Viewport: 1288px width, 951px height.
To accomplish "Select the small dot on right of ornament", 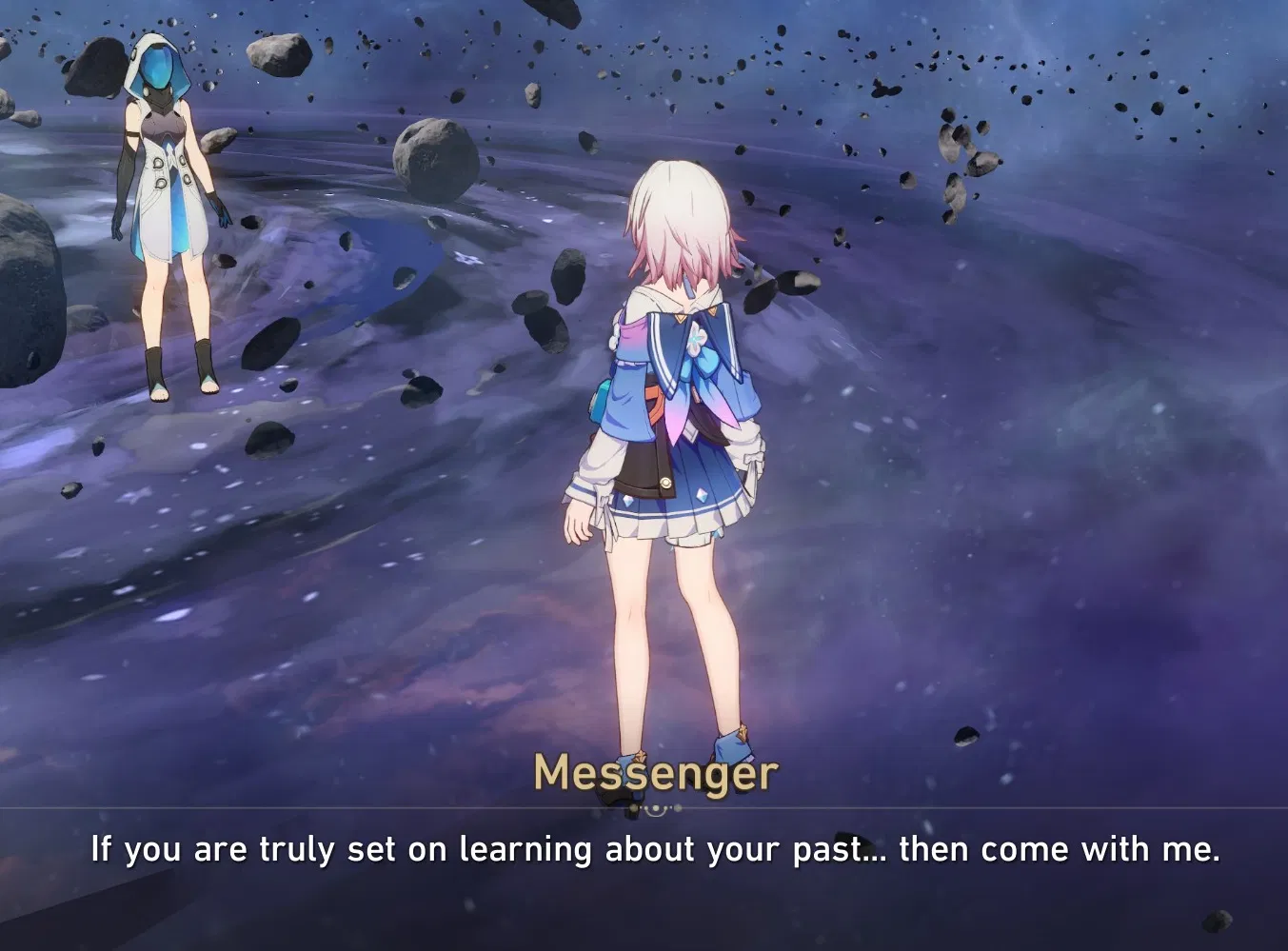I will (x=678, y=807).
